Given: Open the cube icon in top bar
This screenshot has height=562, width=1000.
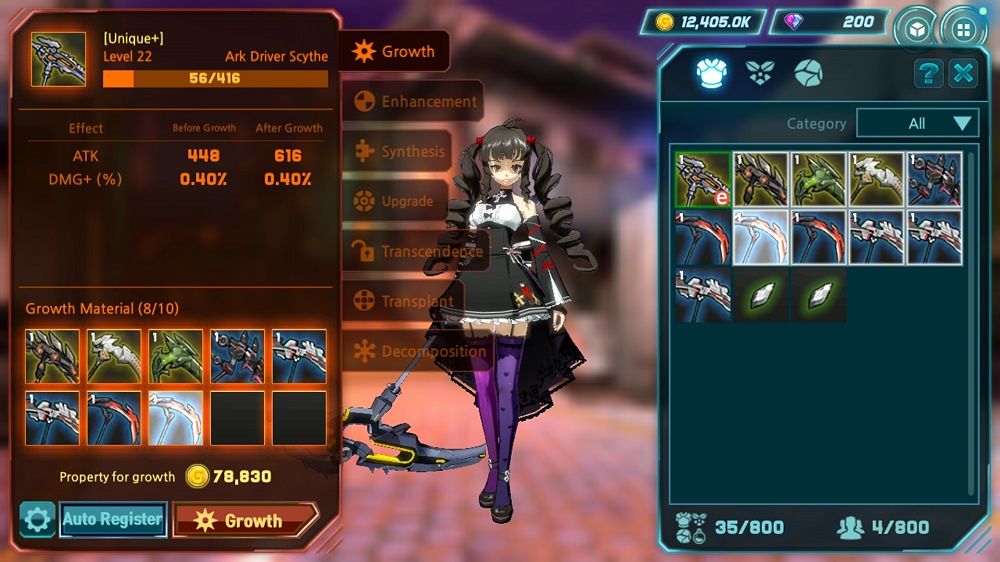Looking at the screenshot, I should pos(916,27).
